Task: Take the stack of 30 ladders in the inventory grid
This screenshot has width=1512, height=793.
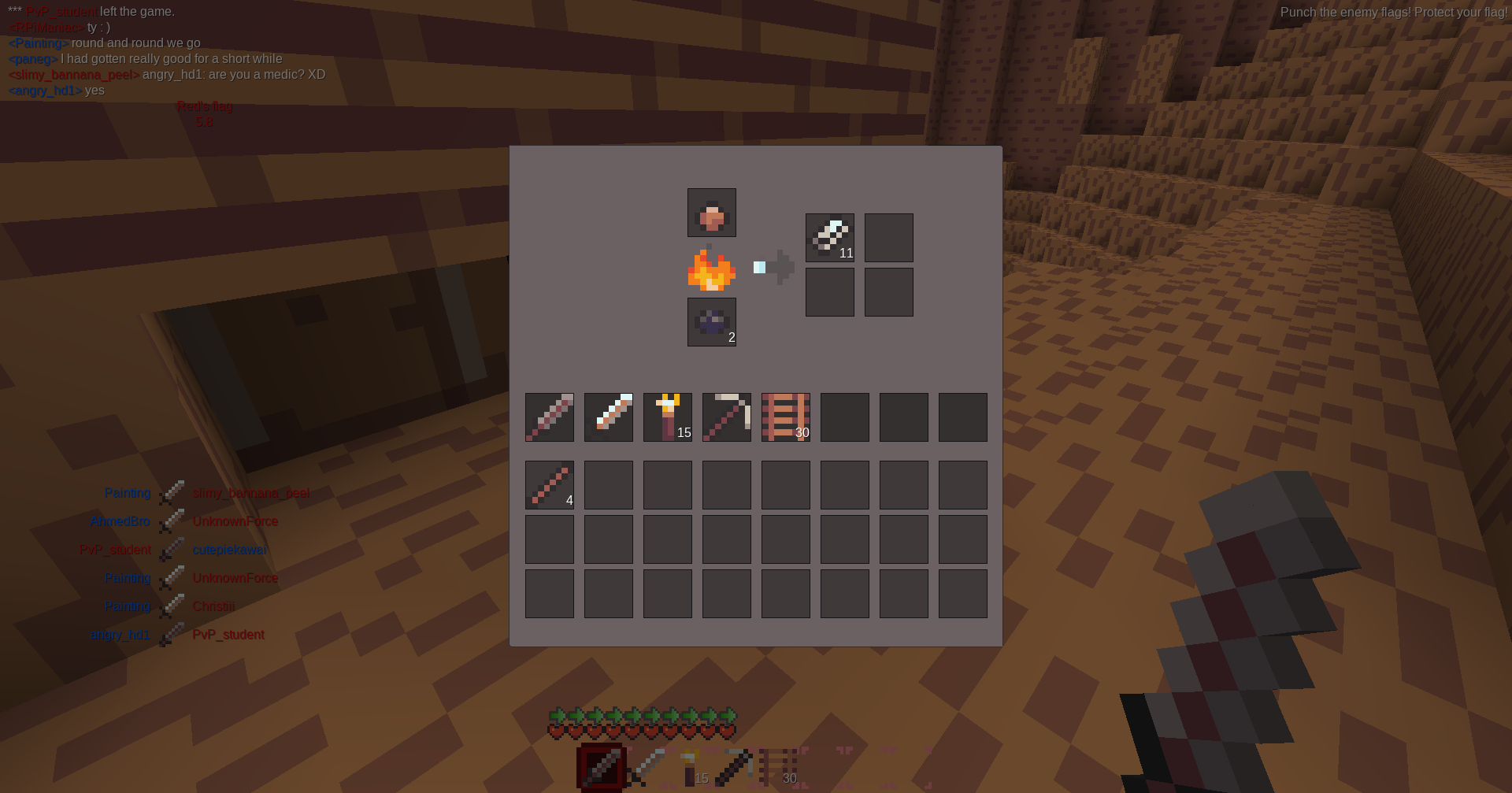Action: [786, 417]
